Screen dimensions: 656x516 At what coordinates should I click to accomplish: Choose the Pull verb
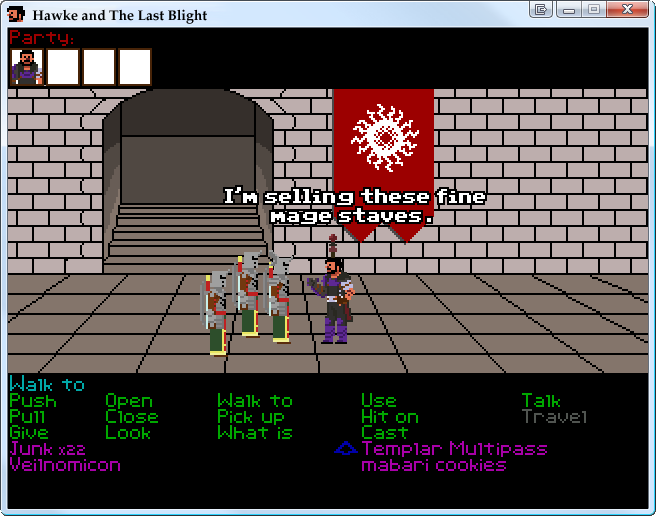tap(27, 417)
